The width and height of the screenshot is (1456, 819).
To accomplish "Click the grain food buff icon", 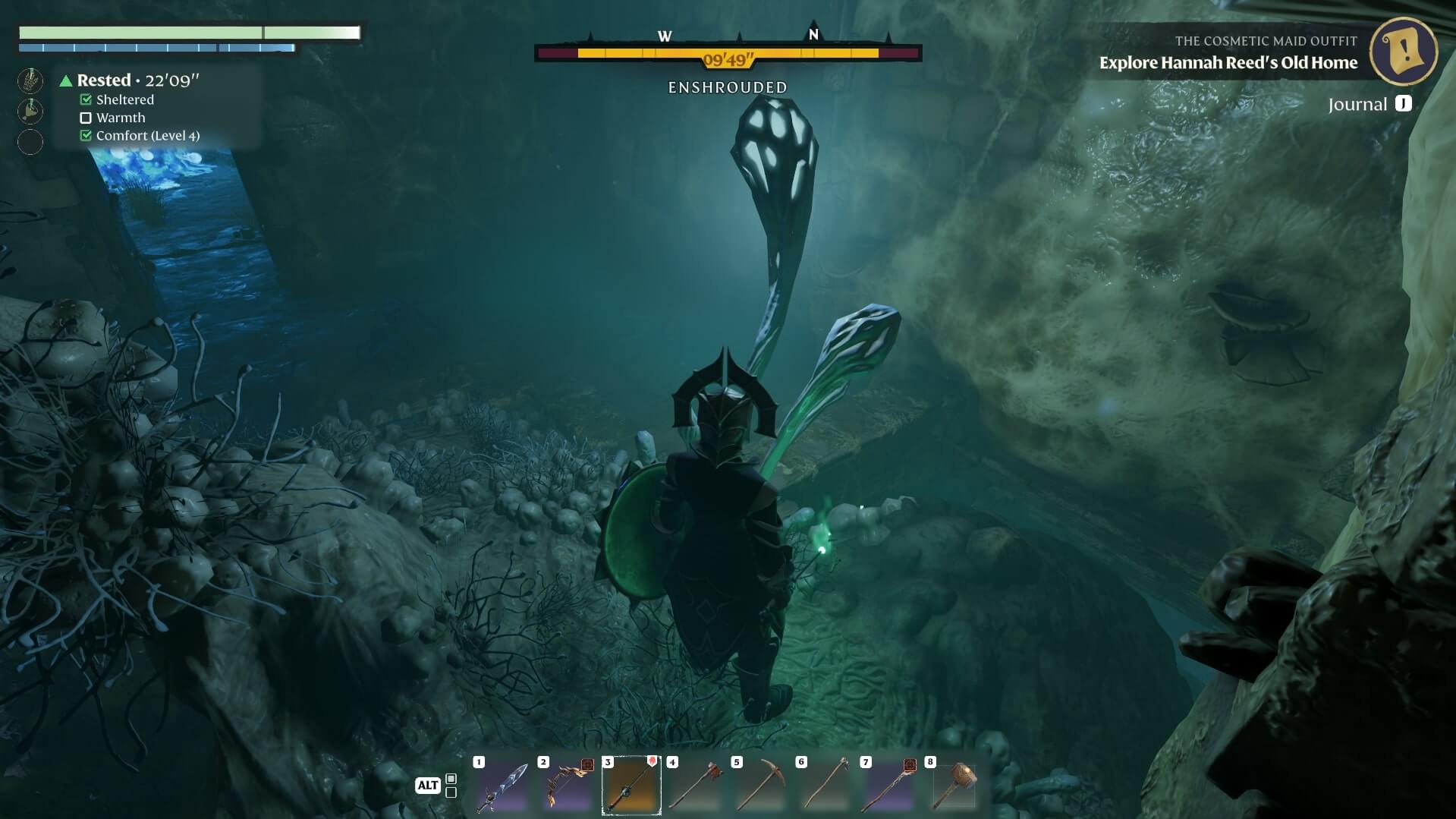I will 30,79.
